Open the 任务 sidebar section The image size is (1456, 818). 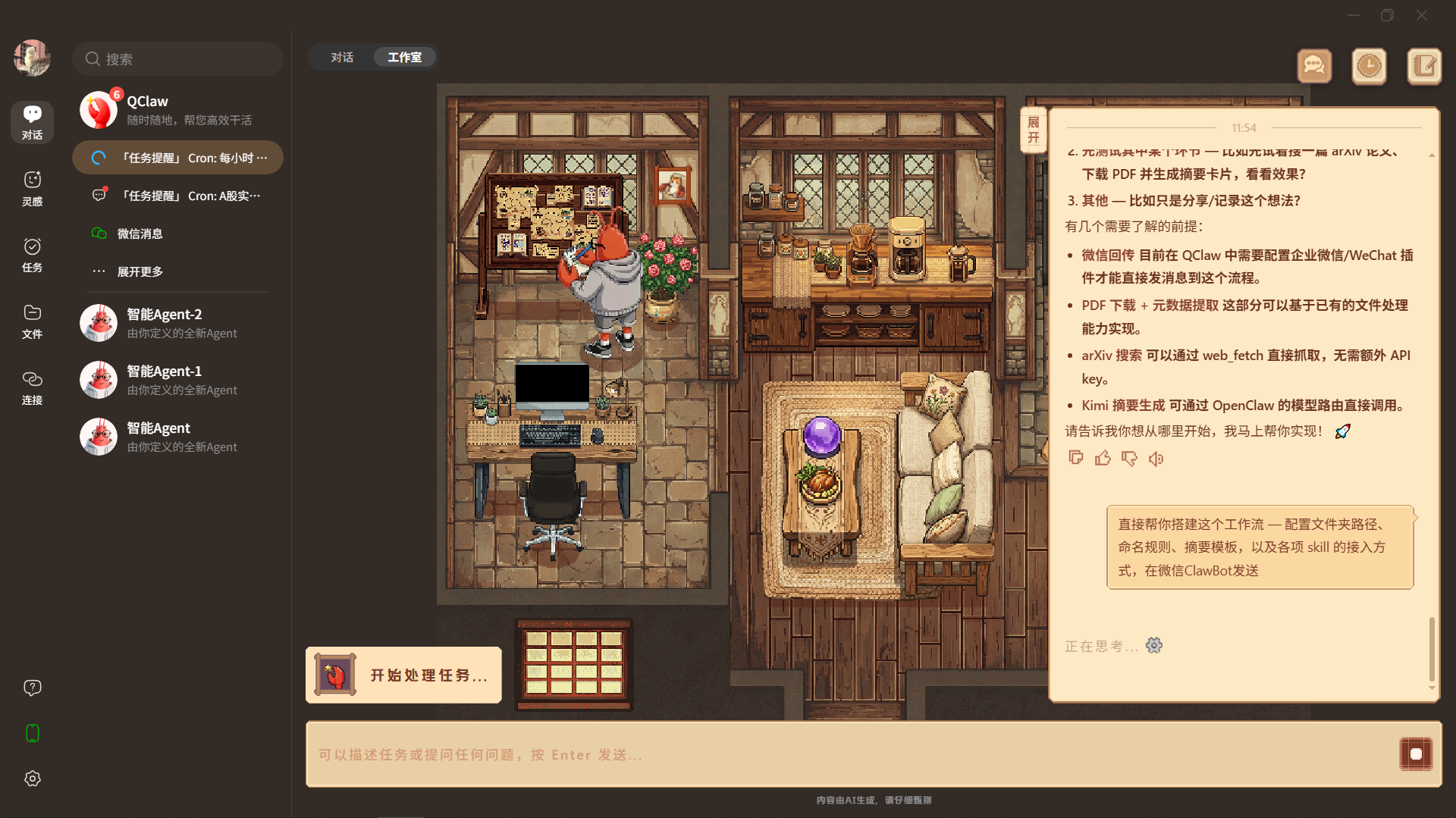point(32,254)
